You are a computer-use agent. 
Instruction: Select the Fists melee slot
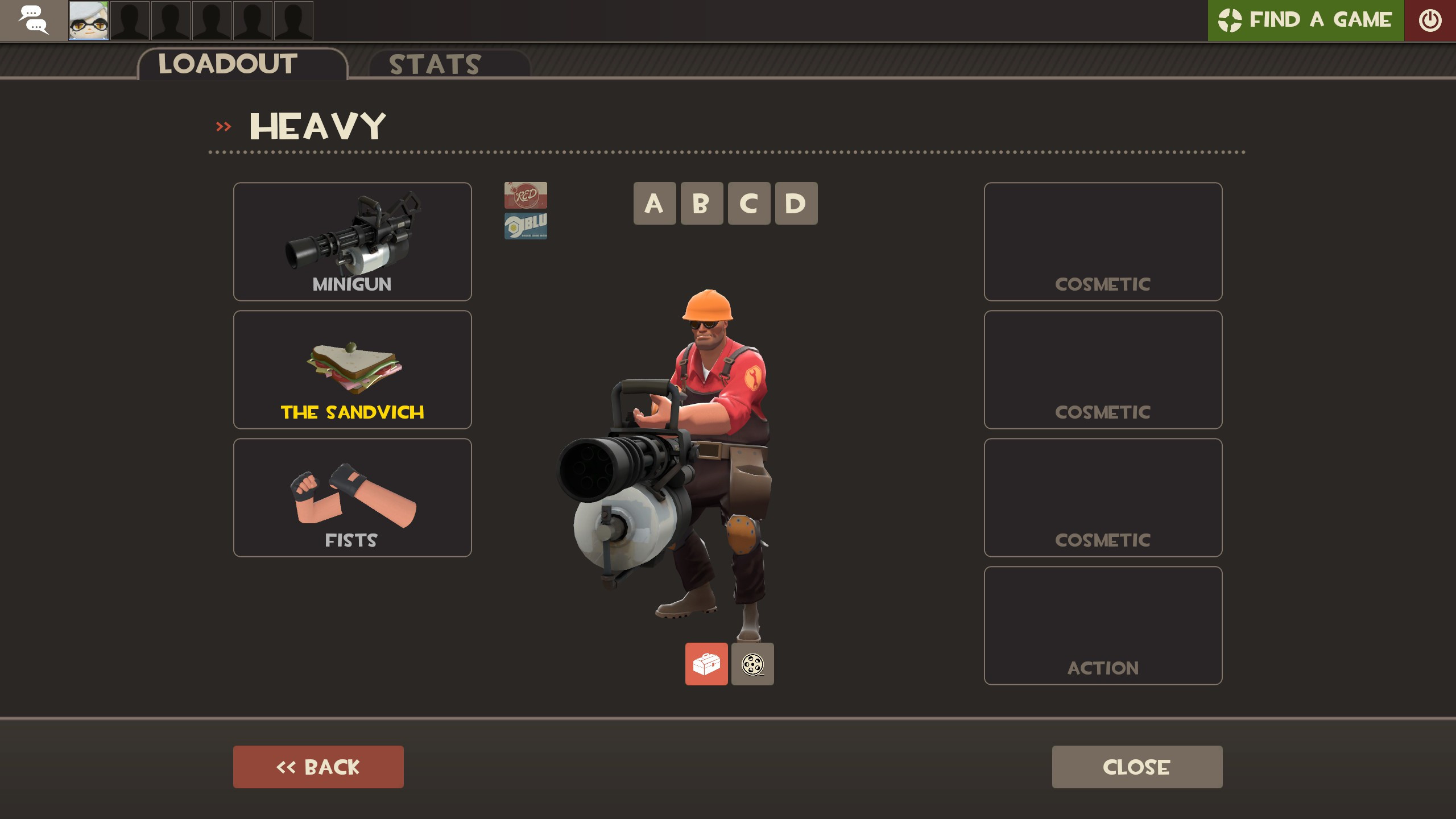tap(352, 497)
